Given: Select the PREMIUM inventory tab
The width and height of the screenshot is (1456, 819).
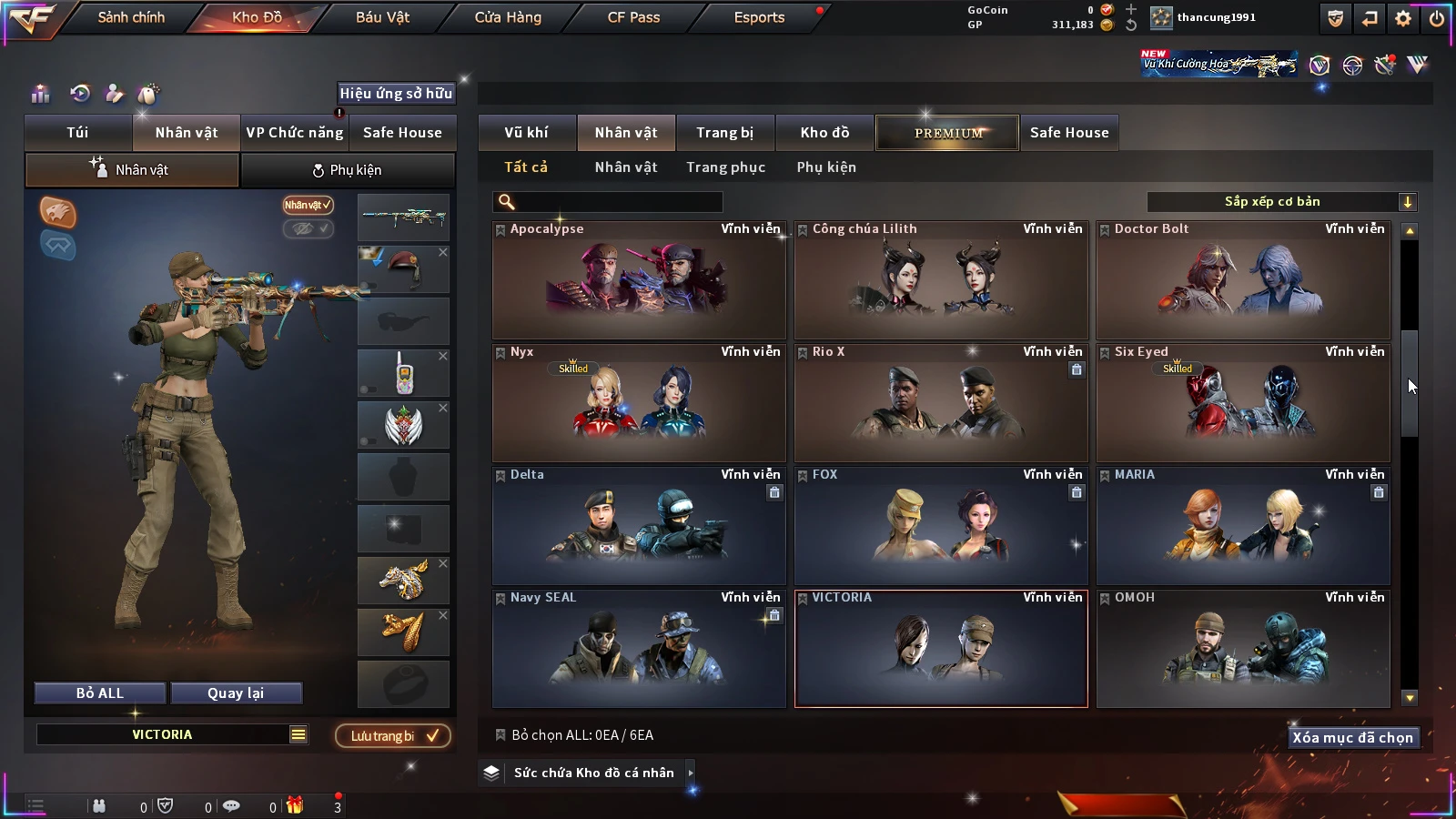Looking at the screenshot, I should coord(948,133).
